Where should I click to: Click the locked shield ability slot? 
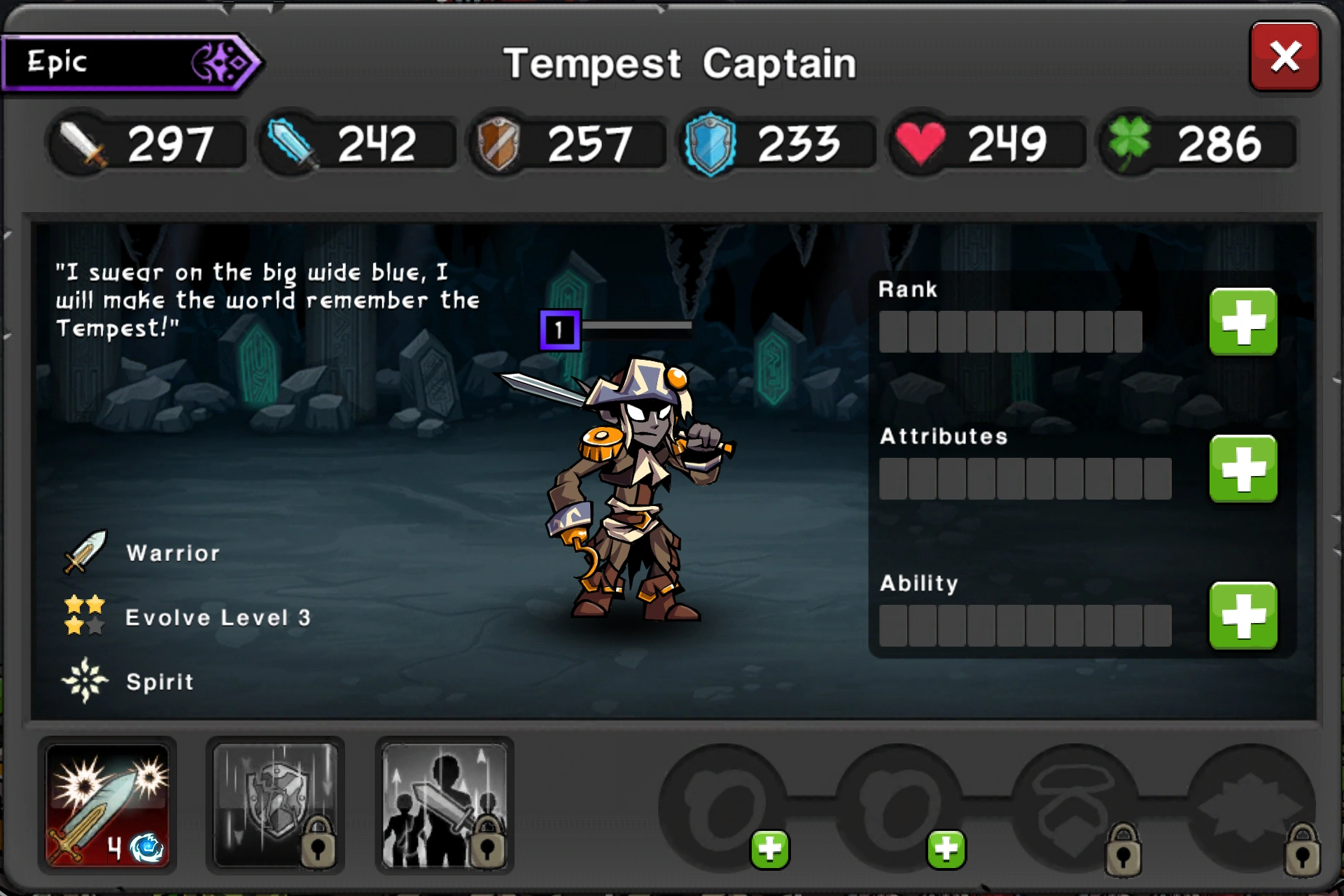(276, 806)
